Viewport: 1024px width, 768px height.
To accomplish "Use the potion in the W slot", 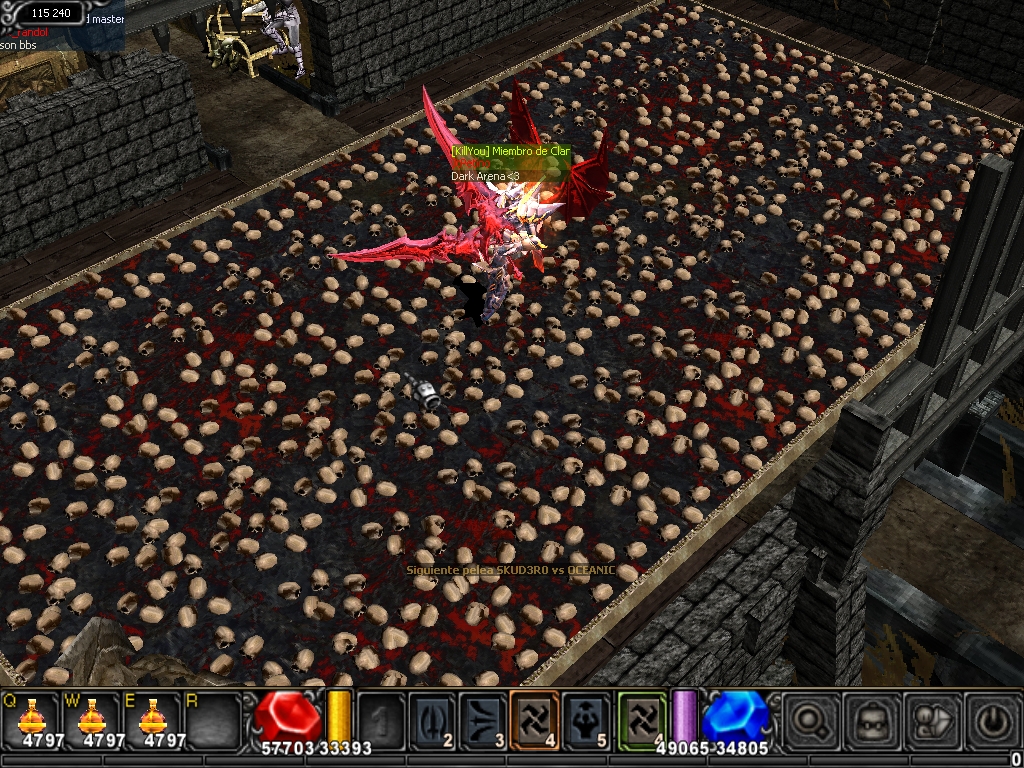I will [92, 717].
